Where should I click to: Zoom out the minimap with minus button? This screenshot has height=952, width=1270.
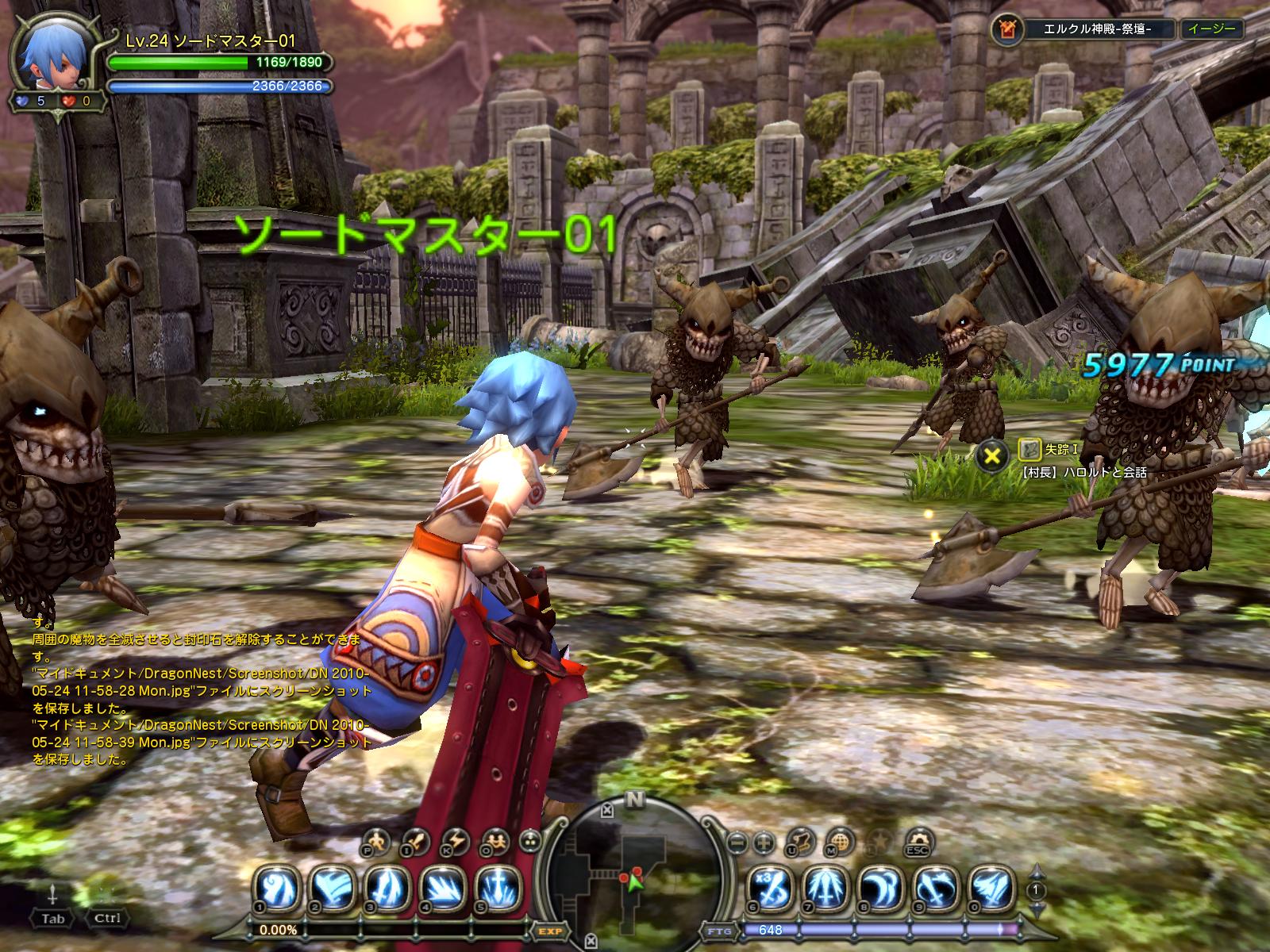pos(737,841)
